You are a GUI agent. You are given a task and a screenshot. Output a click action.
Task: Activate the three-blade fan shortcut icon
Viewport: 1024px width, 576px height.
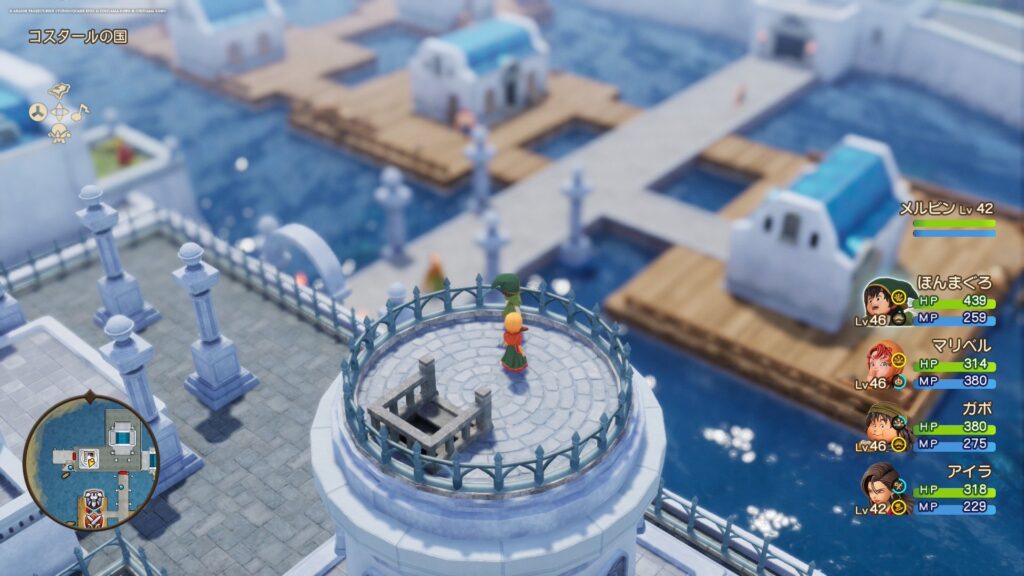point(36,111)
